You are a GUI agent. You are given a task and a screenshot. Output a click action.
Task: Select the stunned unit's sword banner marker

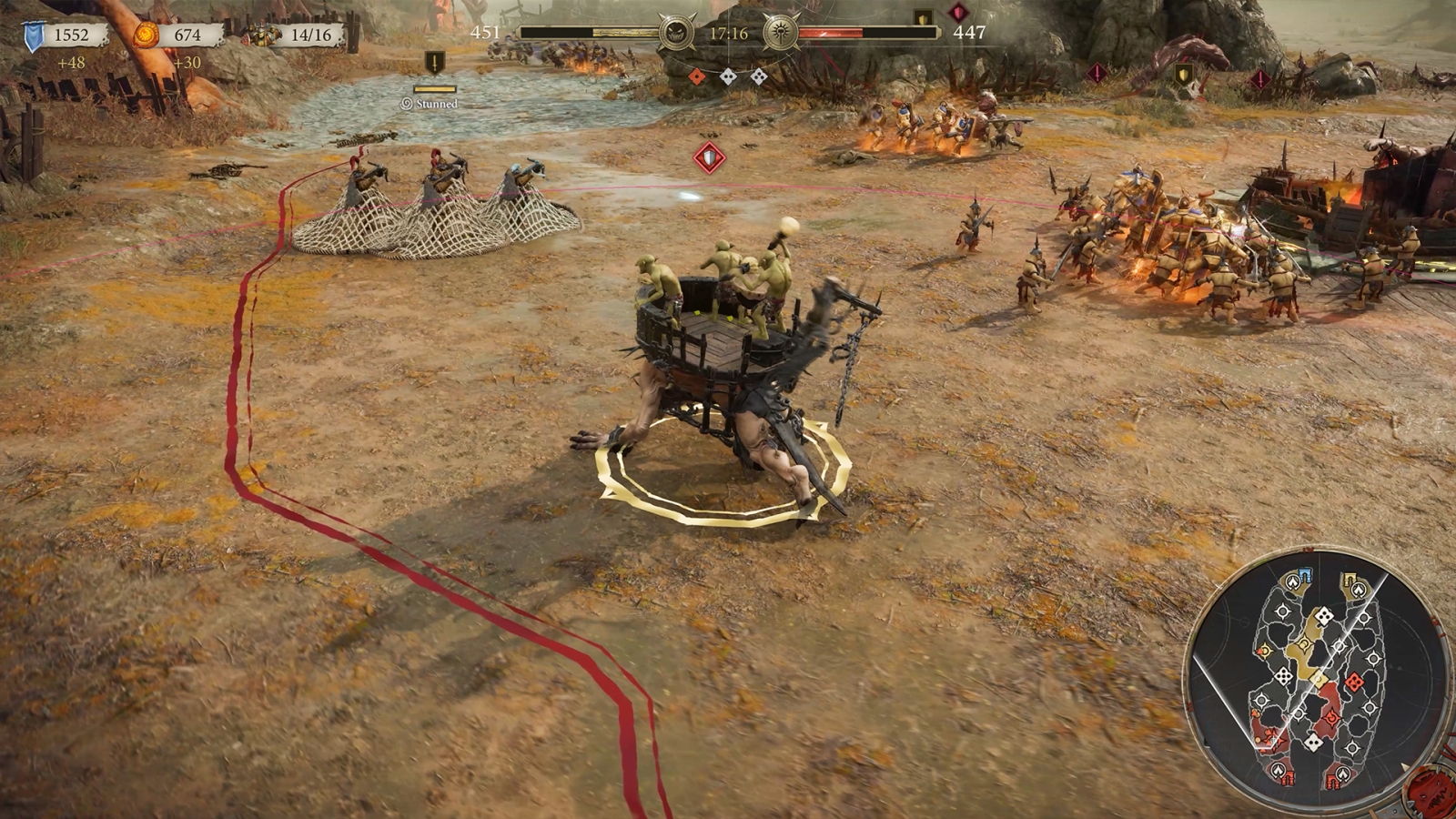tap(435, 64)
